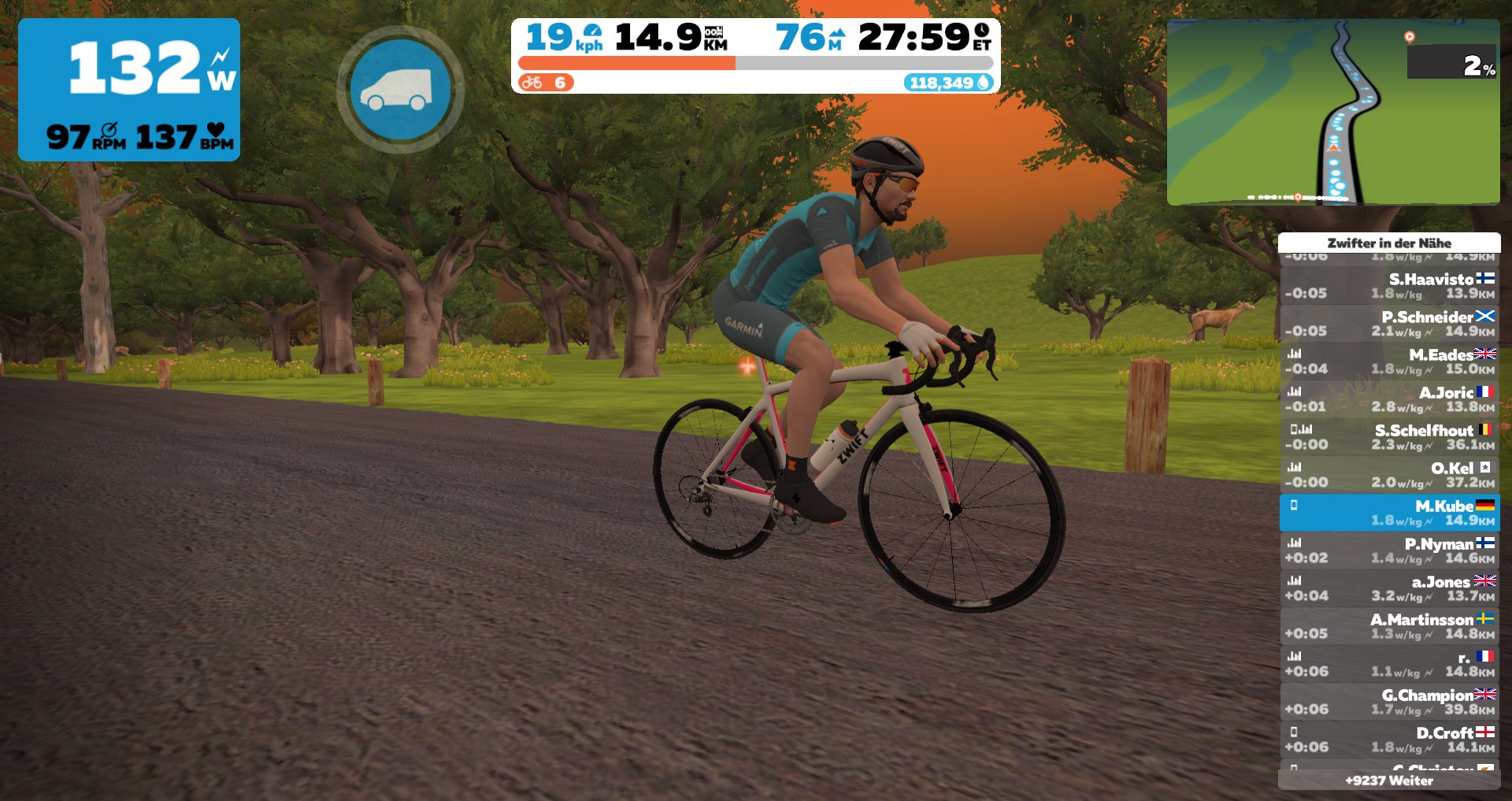Image resolution: width=1512 pixels, height=801 pixels.
Task: Choose P.Schneider from the rider list
Action: (x=1389, y=324)
